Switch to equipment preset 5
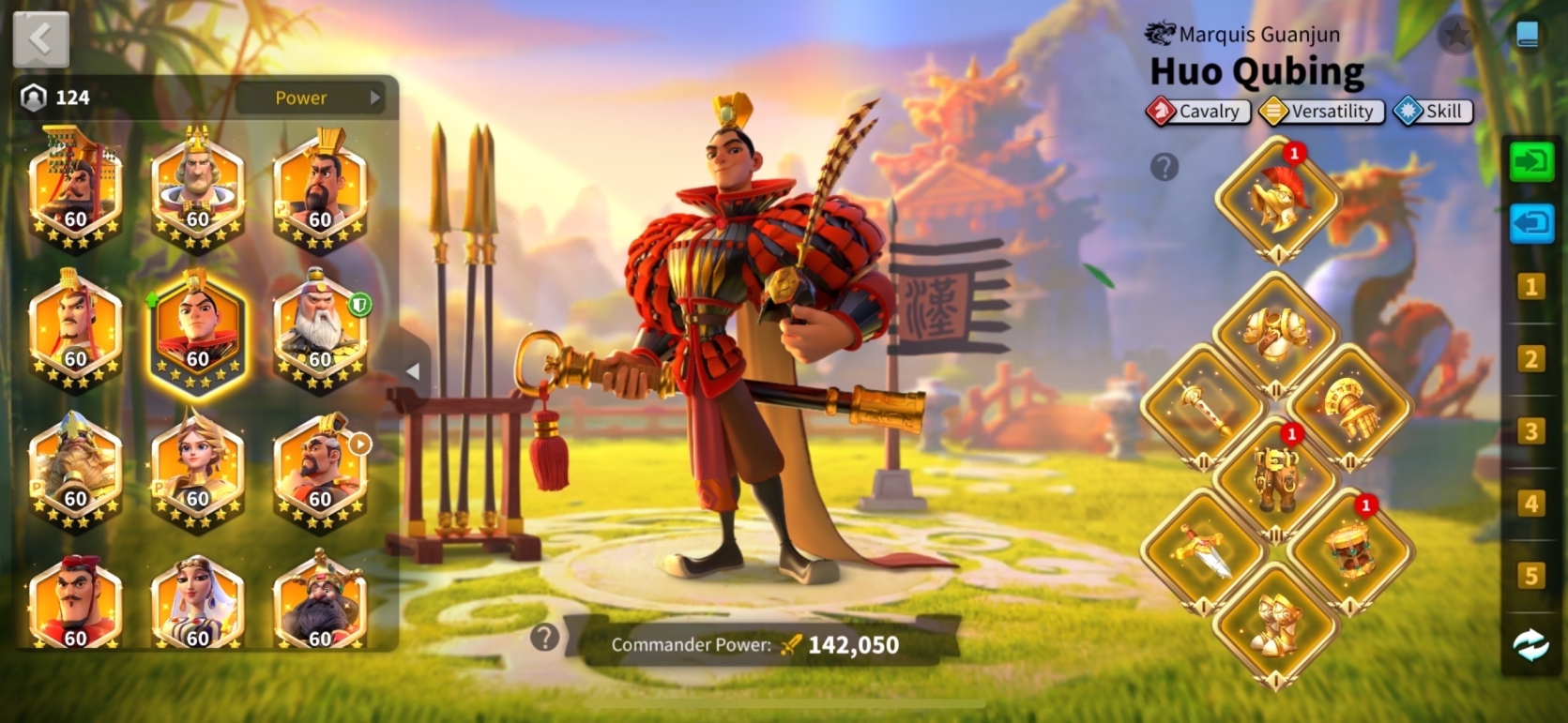The image size is (1568, 723). tap(1530, 575)
